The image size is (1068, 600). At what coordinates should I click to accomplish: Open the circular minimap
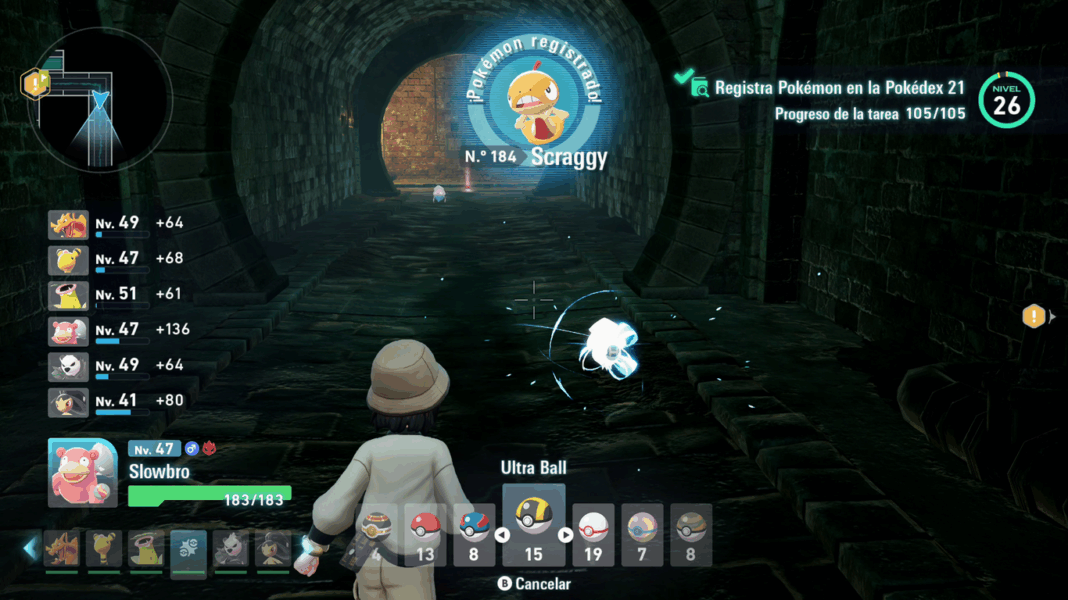(100, 100)
